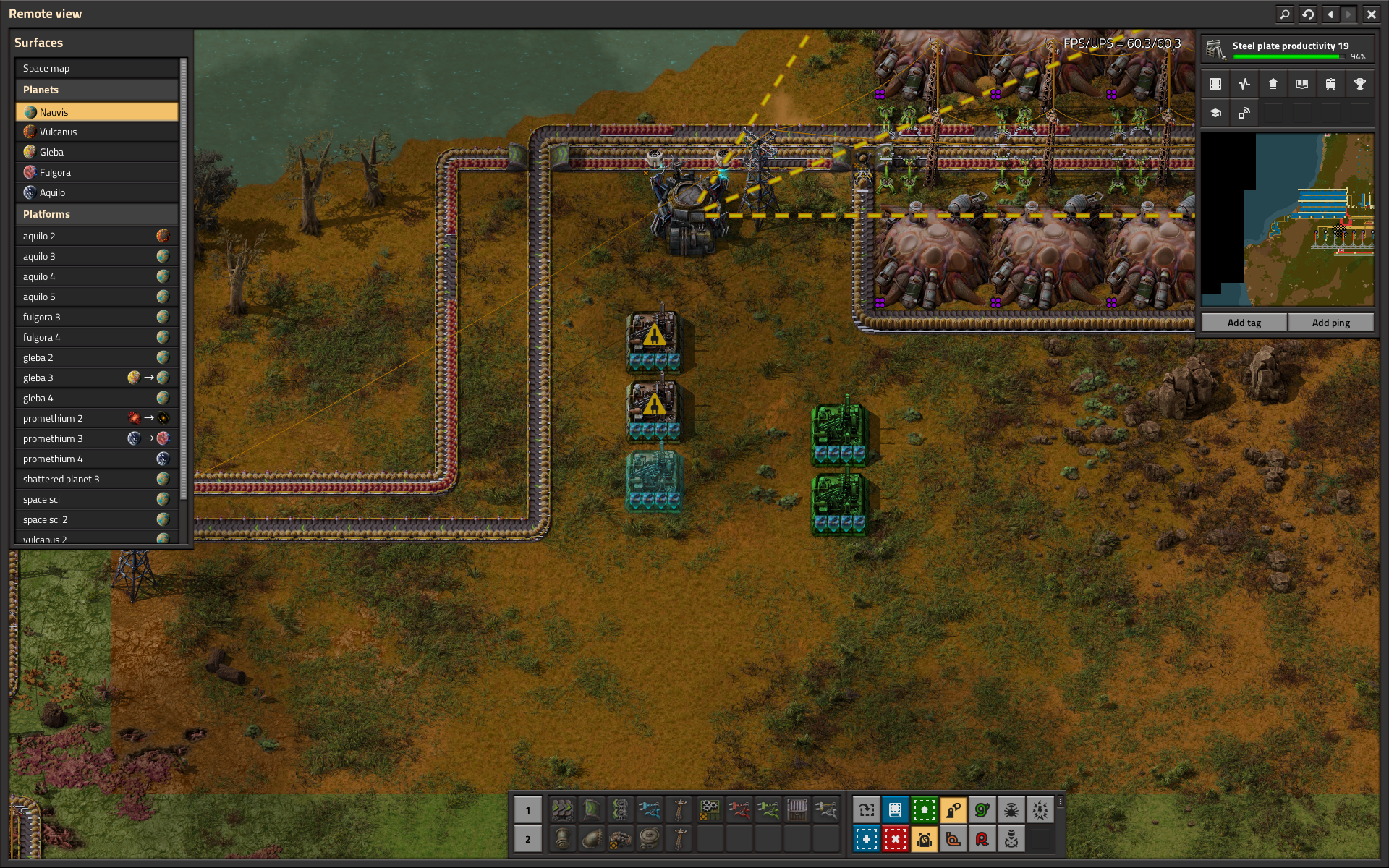This screenshot has width=1389, height=868.
Task: Collapse the Planets section header
Action: pyautogui.click(x=97, y=89)
